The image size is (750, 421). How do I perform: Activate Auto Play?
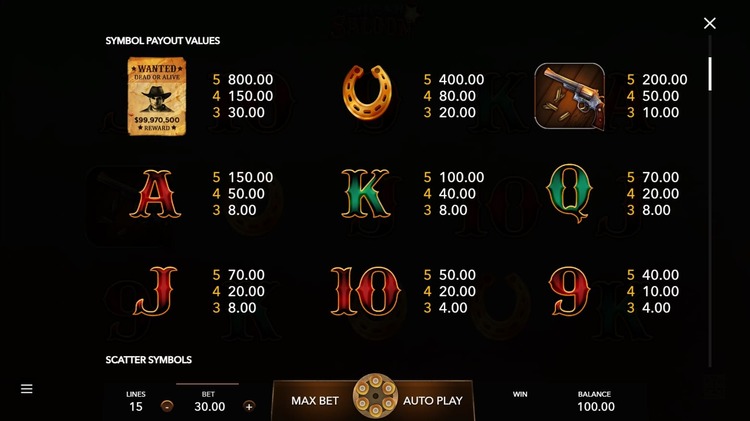[x=432, y=400]
